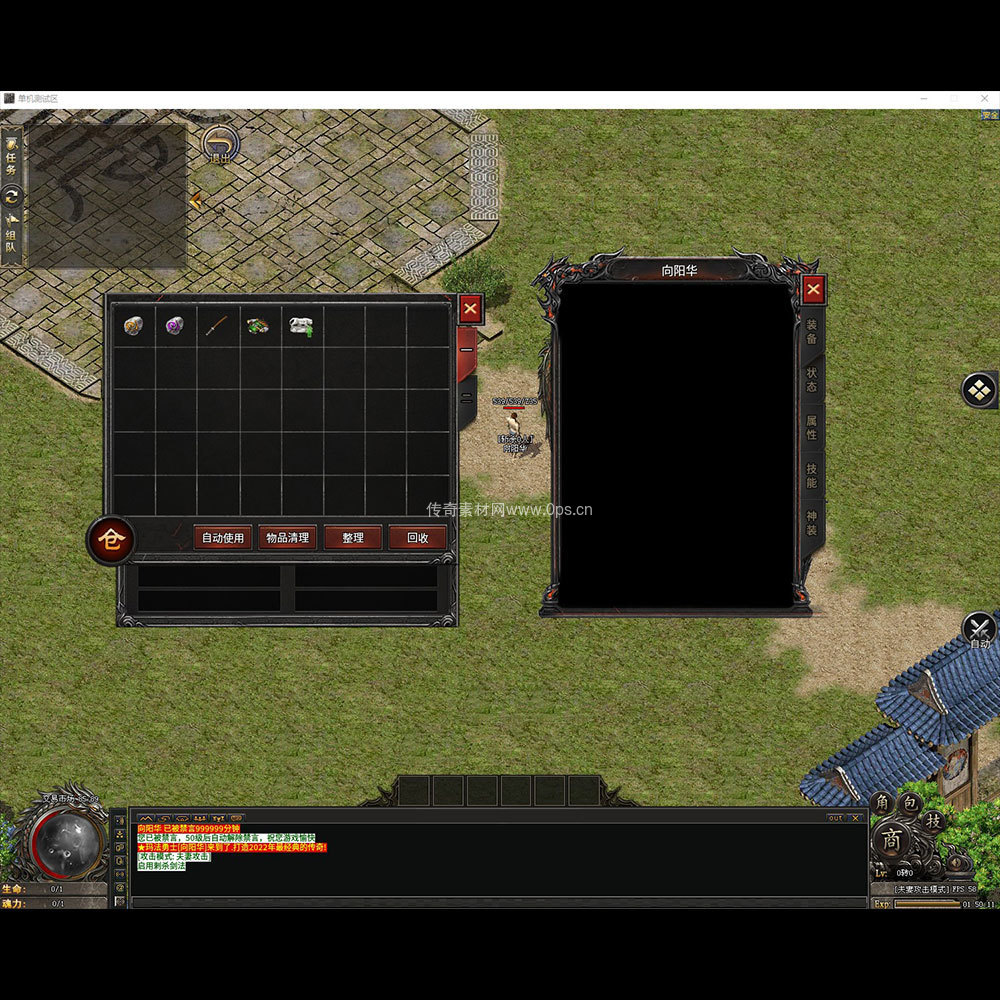Sort the bag with 整理
Image resolution: width=1000 pixels, height=1000 pixels.
(x=353, y=538)
